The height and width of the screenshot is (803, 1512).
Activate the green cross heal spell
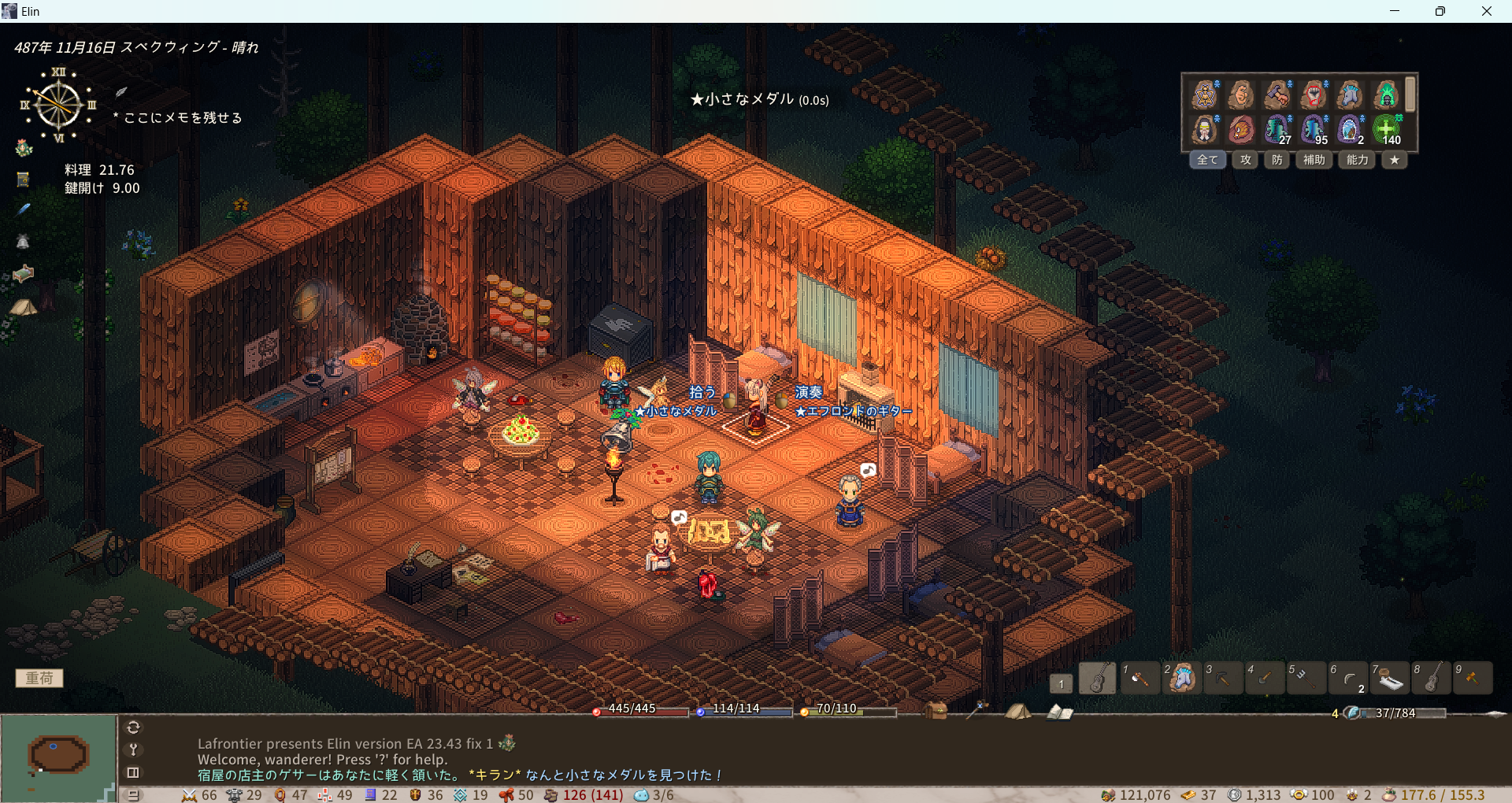coord(1387,129)
